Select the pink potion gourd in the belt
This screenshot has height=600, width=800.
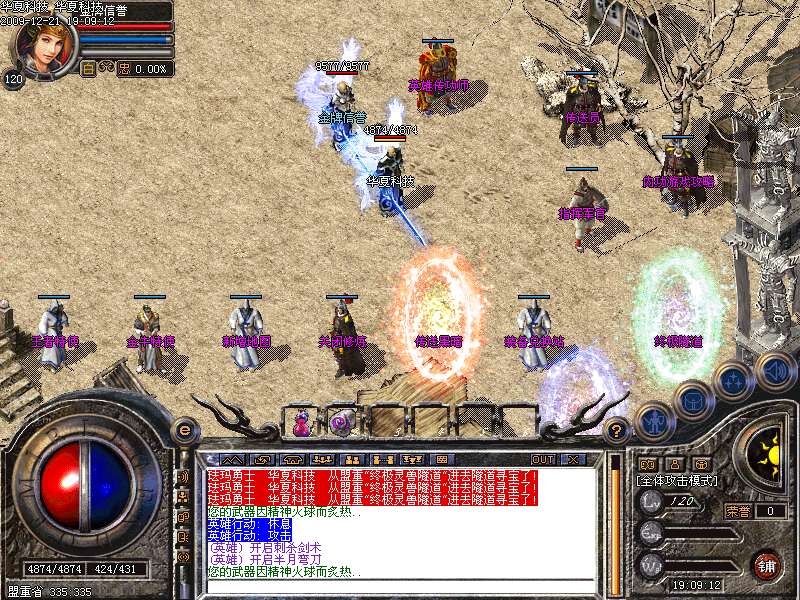point(301,423)
